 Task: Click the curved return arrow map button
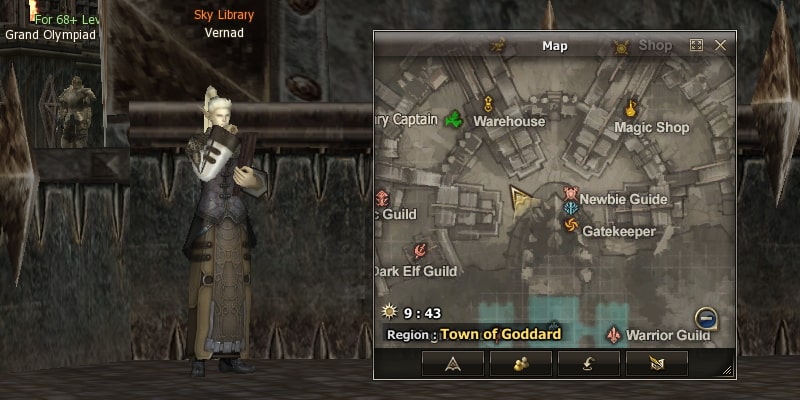(x=588, y=363)
